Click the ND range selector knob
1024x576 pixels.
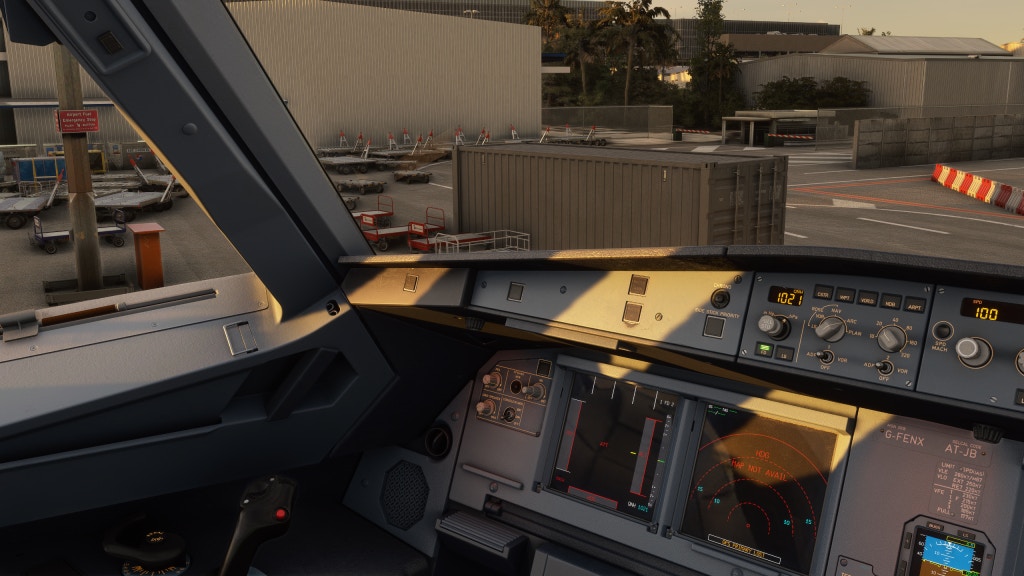point(890,339)
